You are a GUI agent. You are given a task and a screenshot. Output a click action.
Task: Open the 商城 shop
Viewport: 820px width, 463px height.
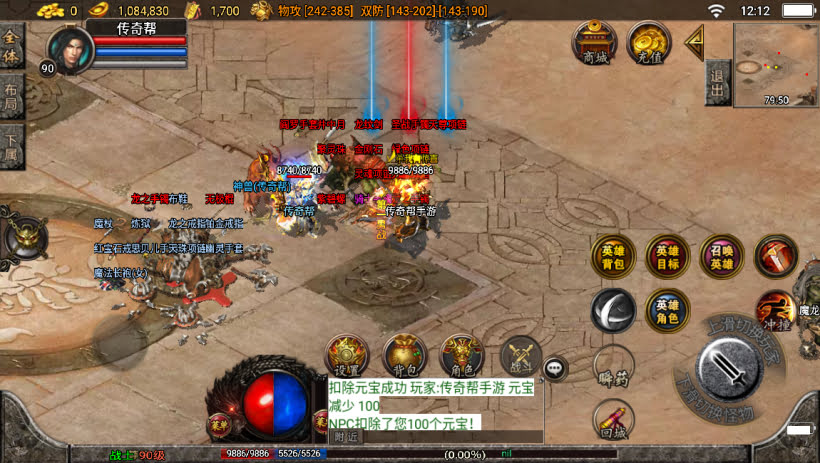pos(593,43)
